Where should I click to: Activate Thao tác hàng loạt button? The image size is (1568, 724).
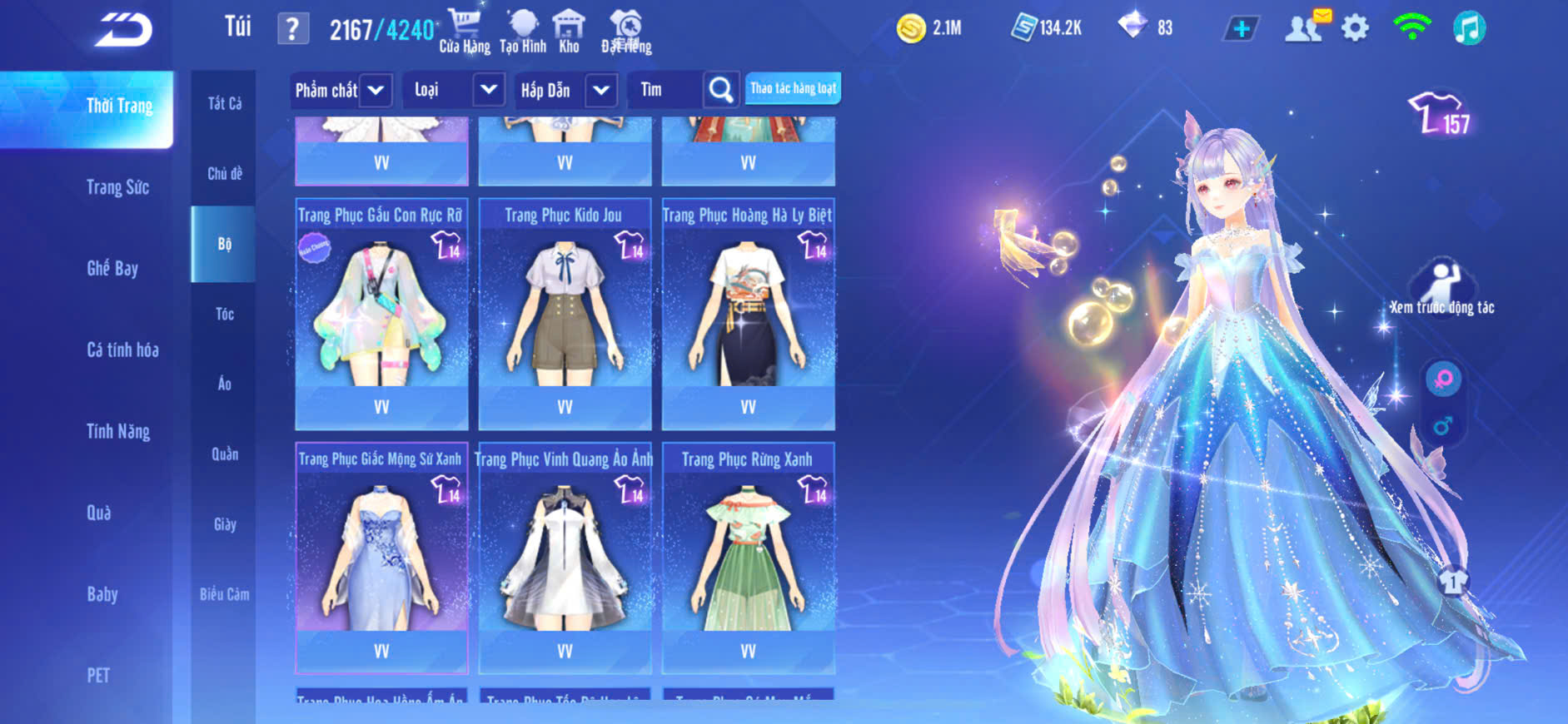793,88
